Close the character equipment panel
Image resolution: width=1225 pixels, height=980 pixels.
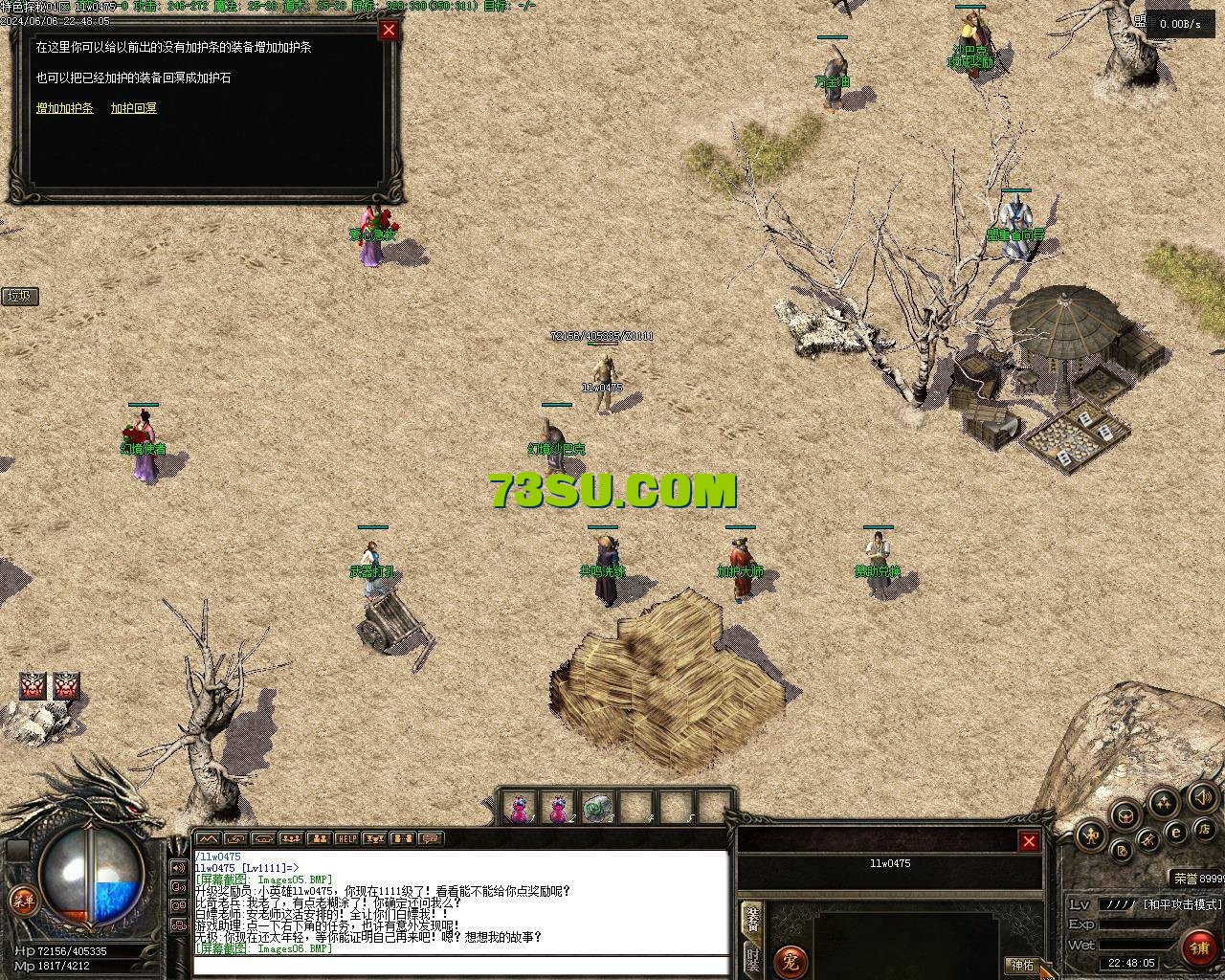1029,841
